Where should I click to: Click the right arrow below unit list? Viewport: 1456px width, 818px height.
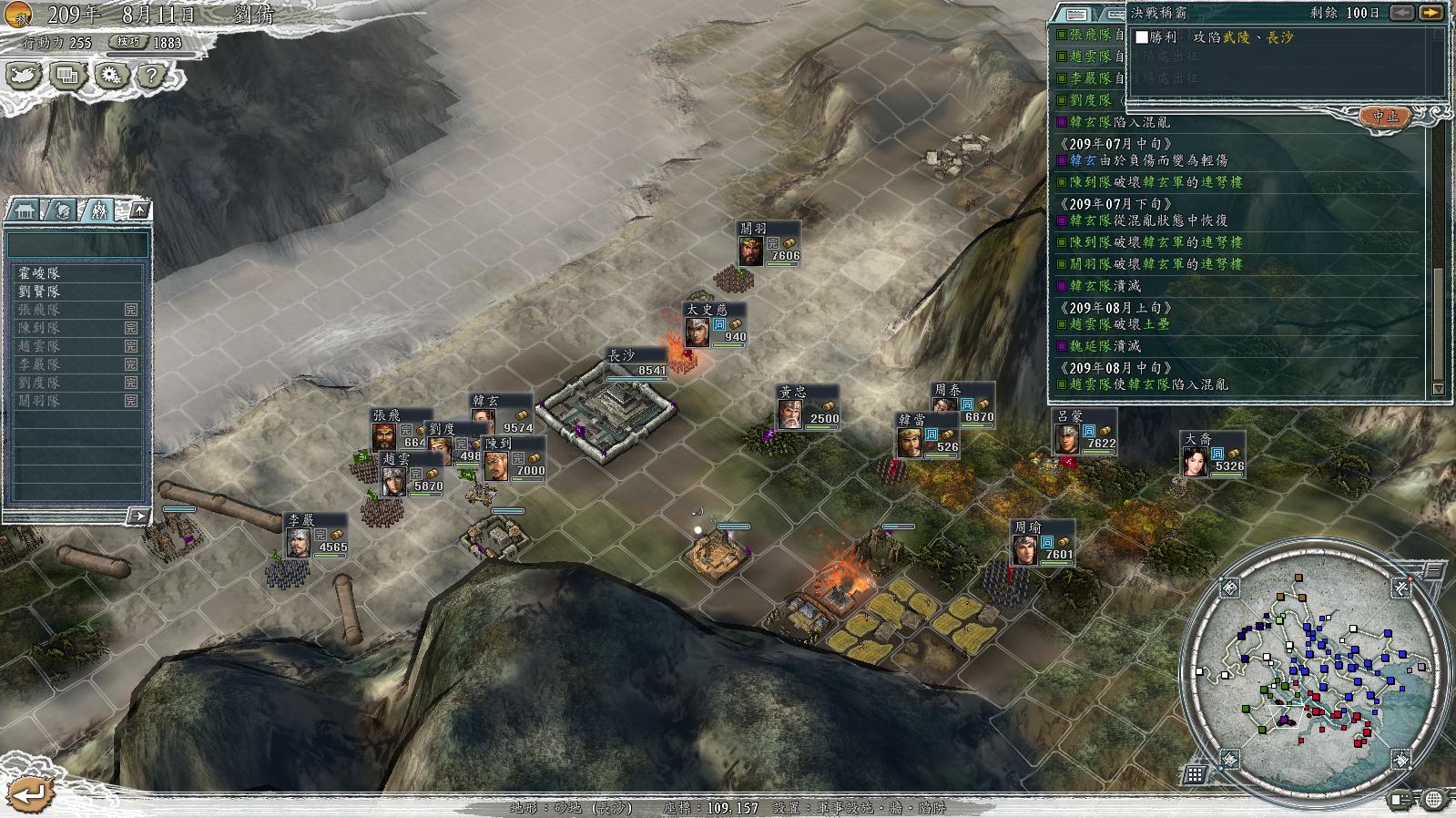click(137, 516)
